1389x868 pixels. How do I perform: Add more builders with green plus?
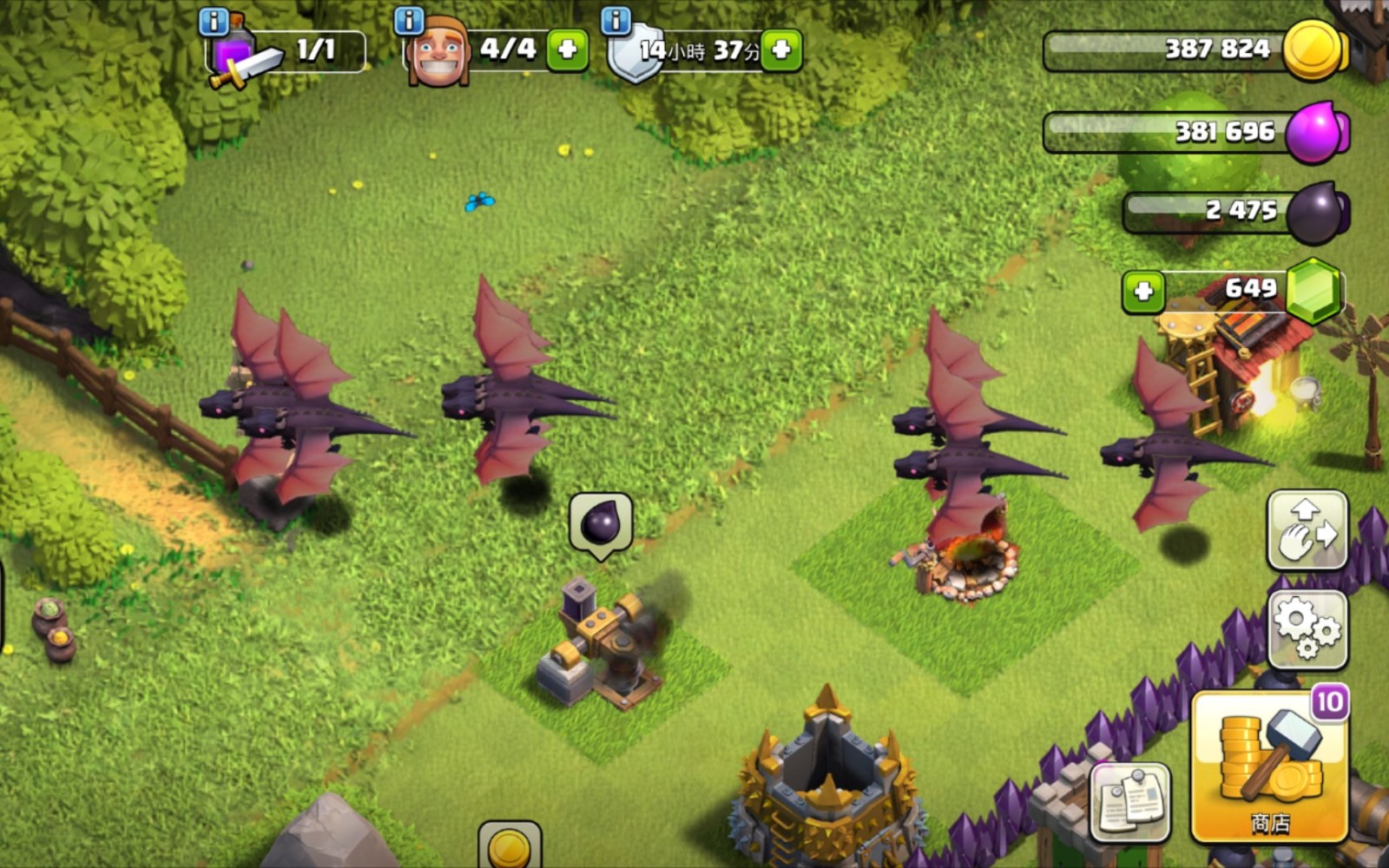point(568,49)
